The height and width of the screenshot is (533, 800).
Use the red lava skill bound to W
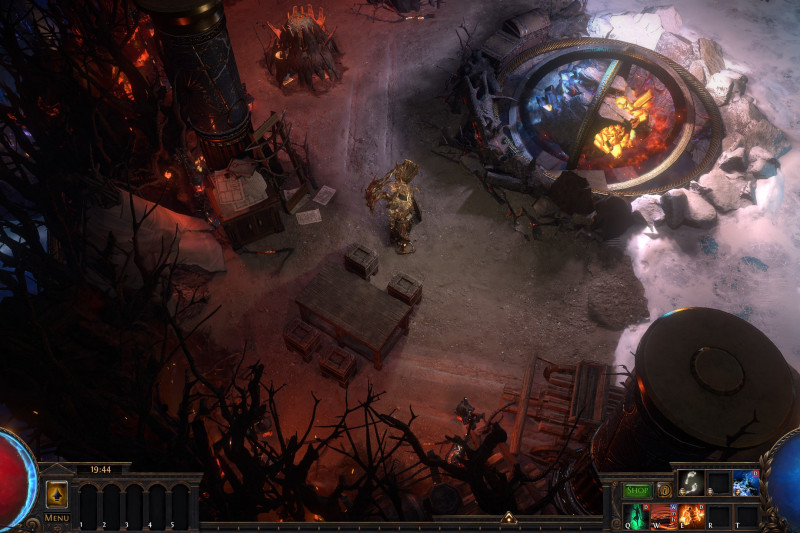point(663,516)
